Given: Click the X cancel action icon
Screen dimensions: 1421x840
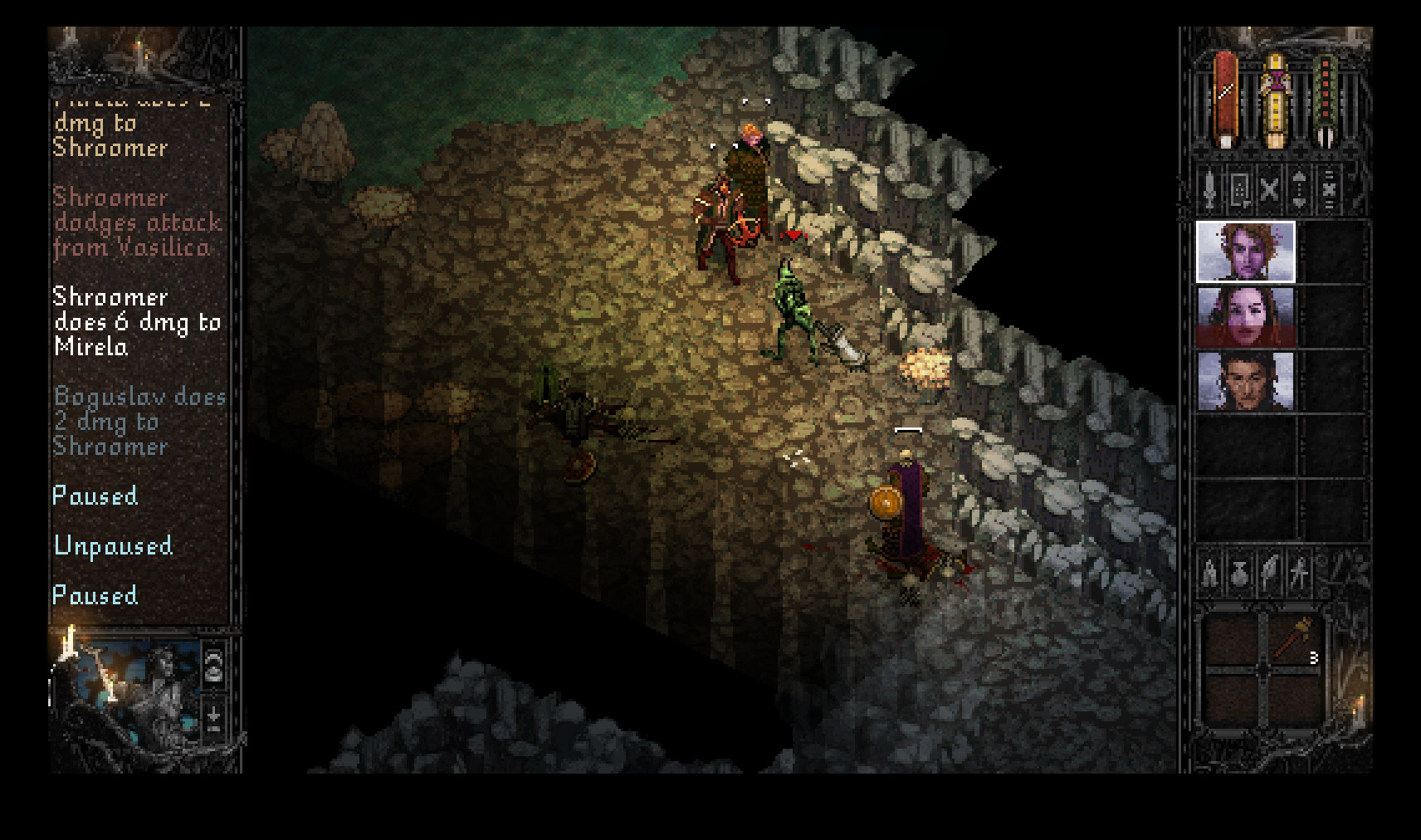Looking at the screenshot, I should click(1269, 193).
